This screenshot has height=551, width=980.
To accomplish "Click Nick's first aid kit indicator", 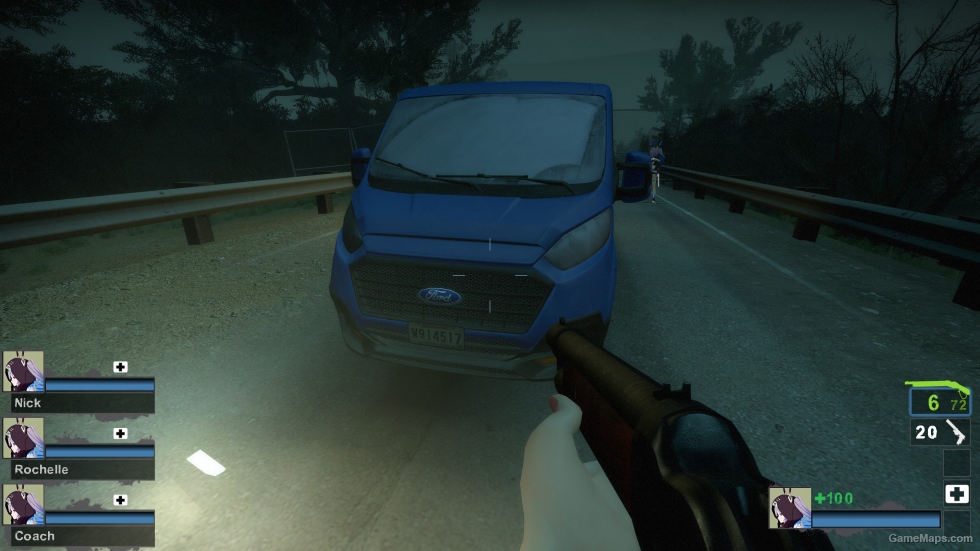I will click(121, 367).
